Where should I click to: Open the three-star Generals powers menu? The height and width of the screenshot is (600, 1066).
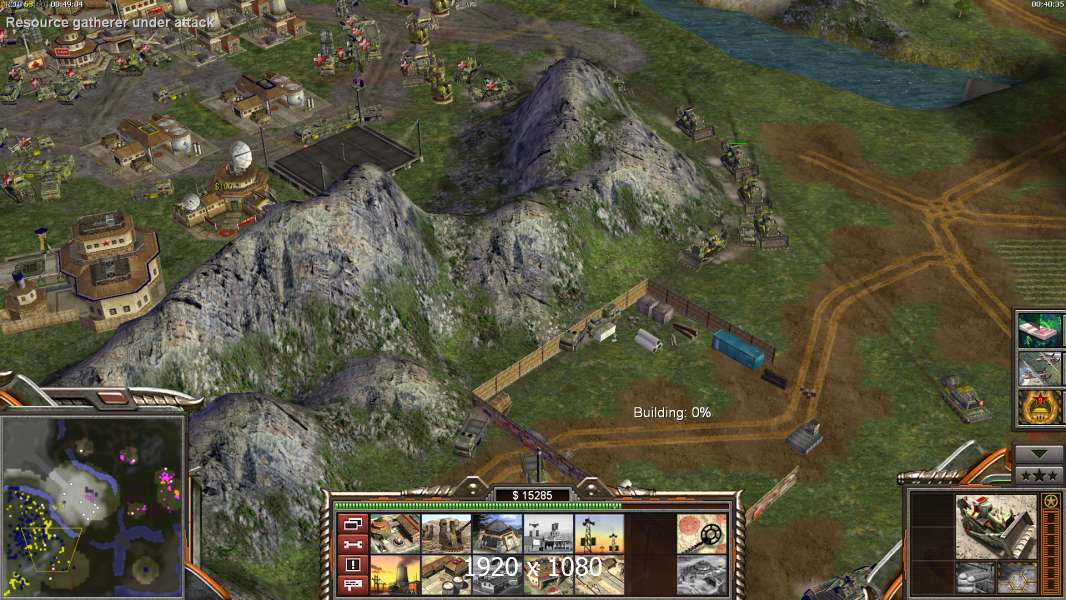click(1039, 475)
